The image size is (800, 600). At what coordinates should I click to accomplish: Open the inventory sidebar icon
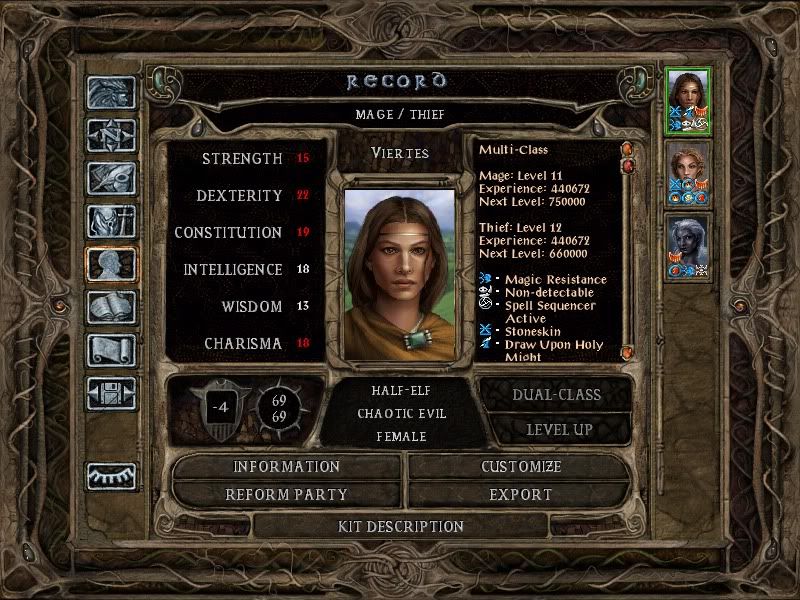110,221
